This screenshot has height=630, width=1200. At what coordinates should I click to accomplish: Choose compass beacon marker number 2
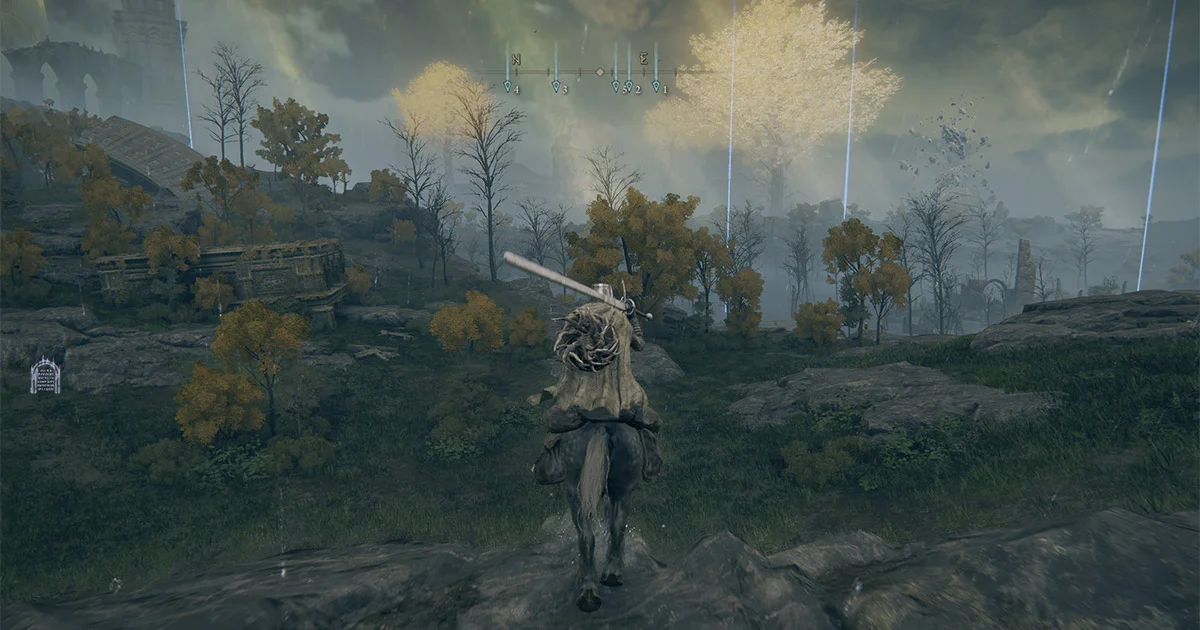[629, 87]
